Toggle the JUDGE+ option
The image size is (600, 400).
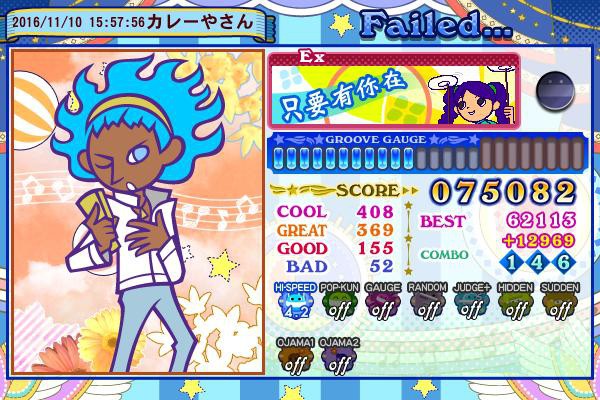coord(472,304)
